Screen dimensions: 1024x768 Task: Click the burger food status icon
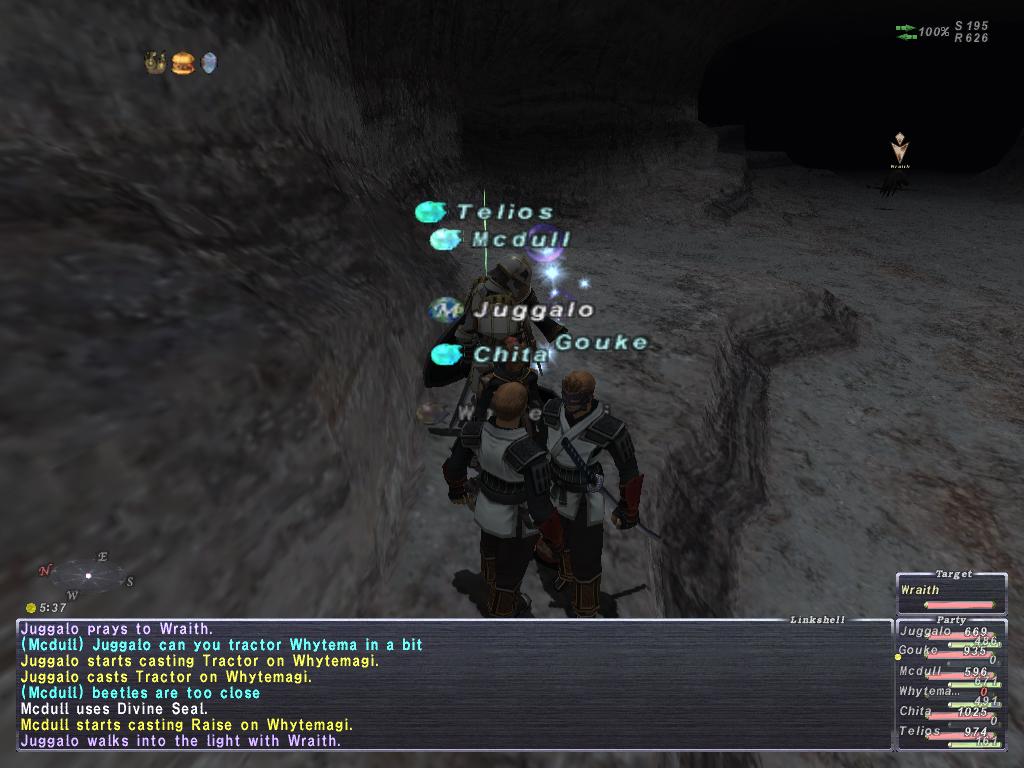click(x=182, y=63)
